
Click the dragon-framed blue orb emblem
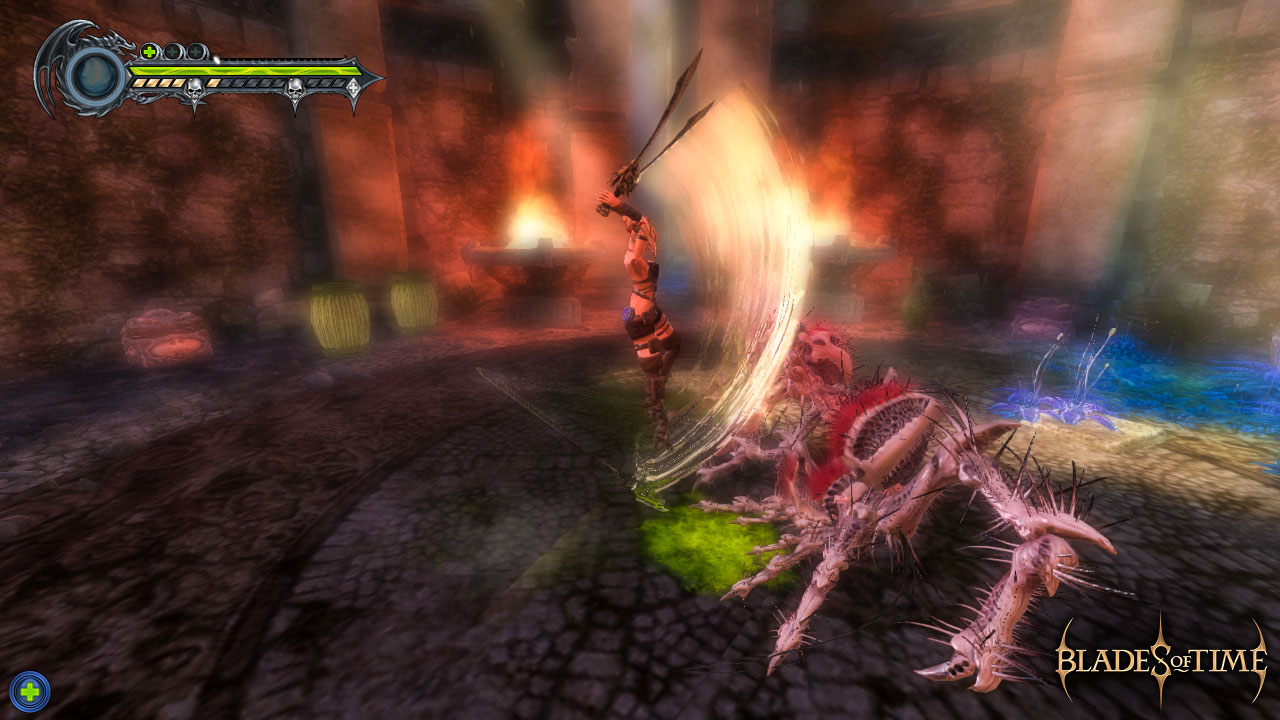(x=95, y=75)
